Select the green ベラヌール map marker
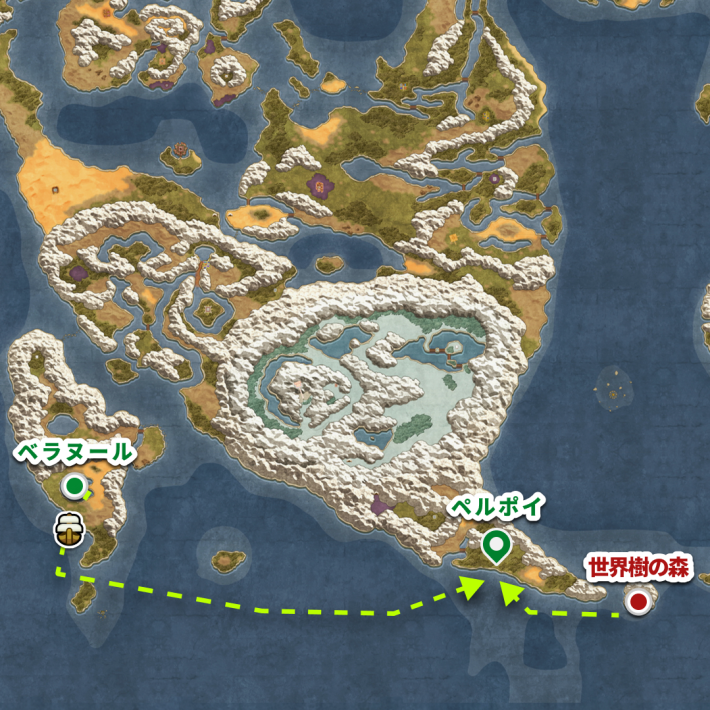710x710 pixels. [x=74, y=486]
